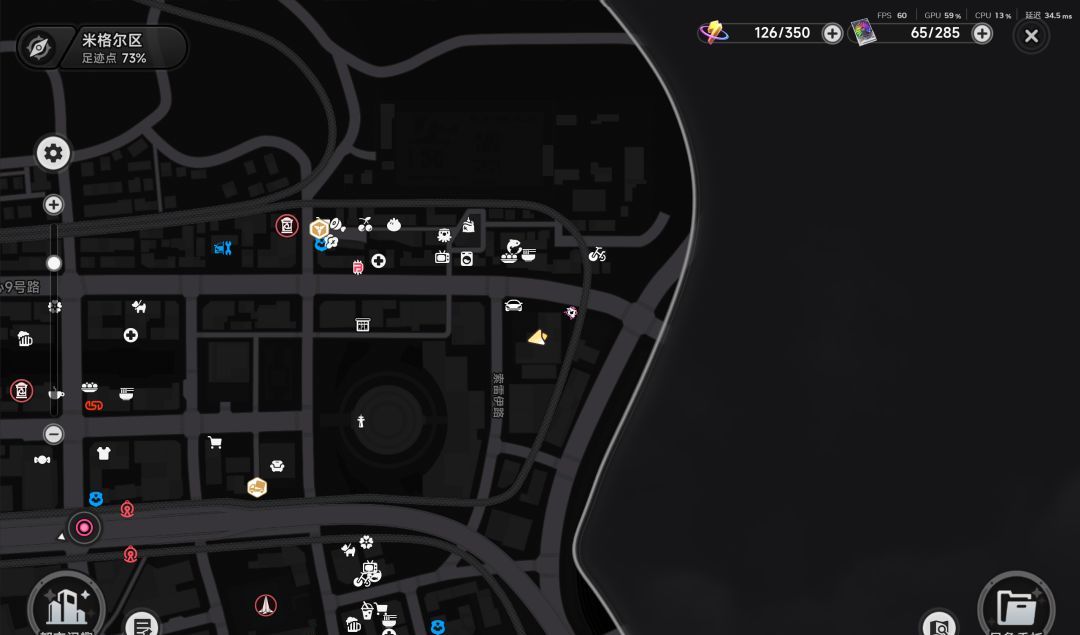Image resolution: width=1080 pixels, height=635 pixels.
Task: Close the map with the X button
Action: (x=1031, y=37)
